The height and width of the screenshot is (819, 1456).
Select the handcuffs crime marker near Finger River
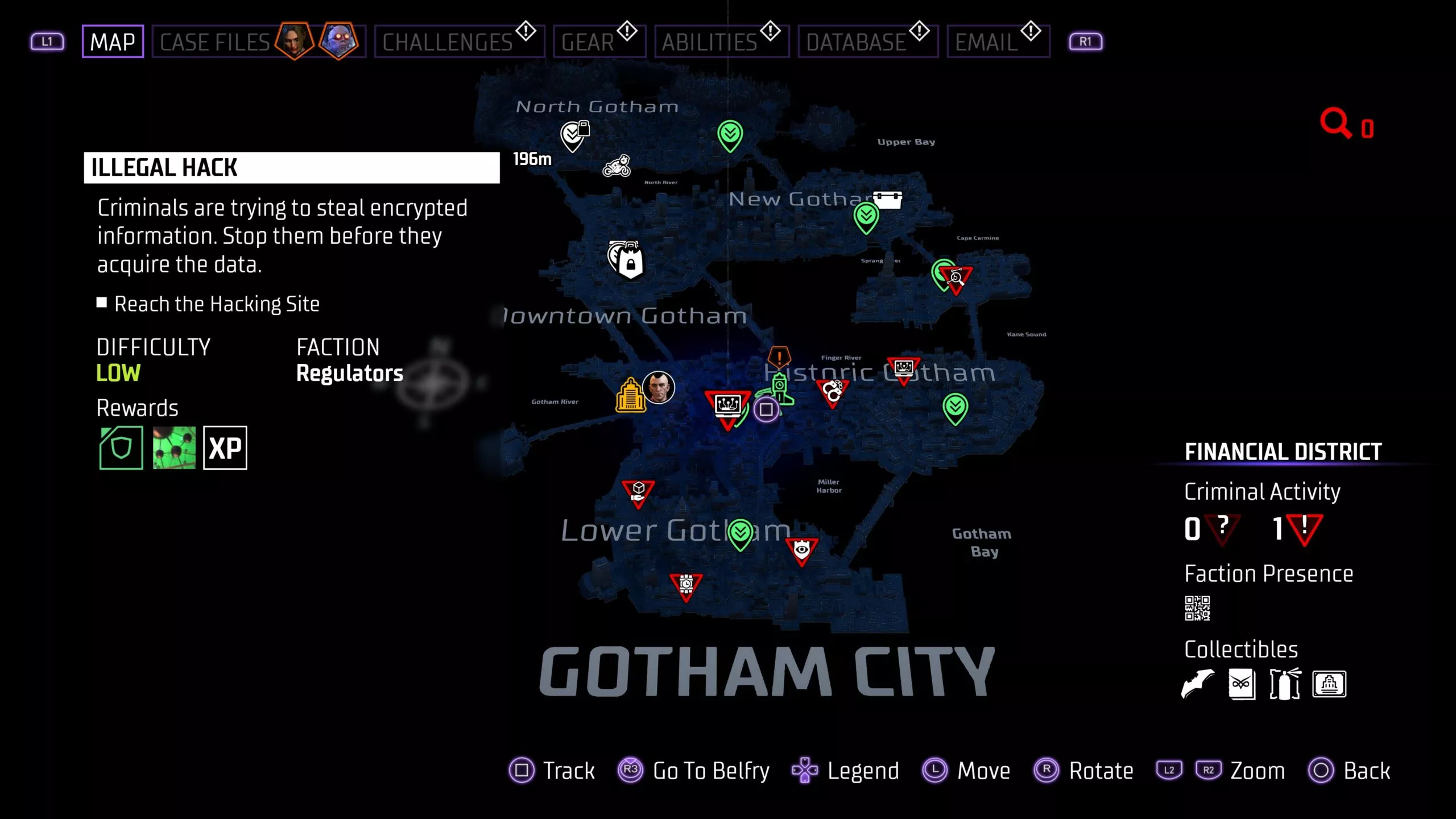point(833,390)
